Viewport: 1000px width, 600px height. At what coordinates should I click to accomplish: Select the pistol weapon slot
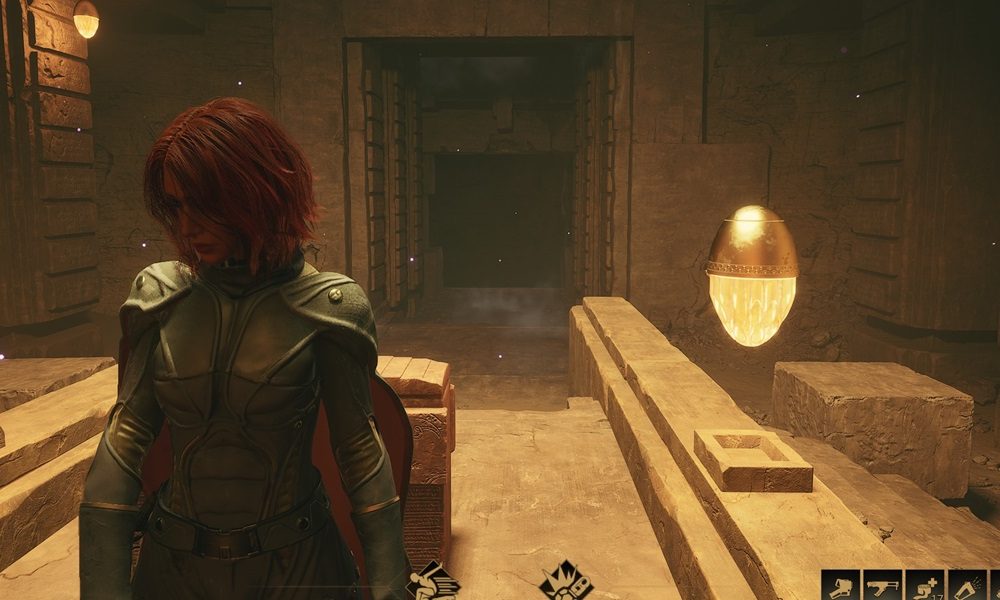coord(840,586)
